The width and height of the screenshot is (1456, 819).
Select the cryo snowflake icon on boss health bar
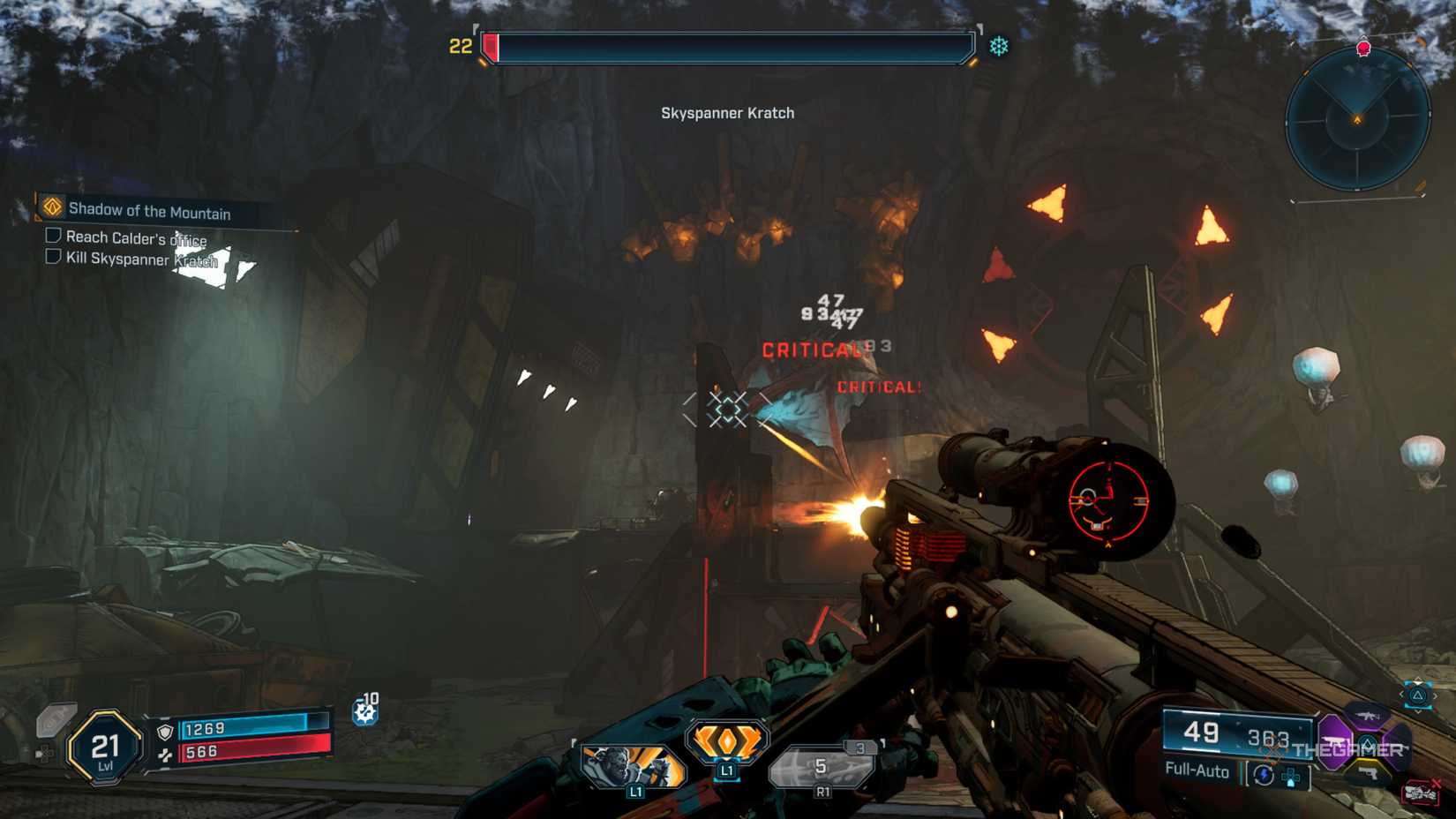[998, 45]
